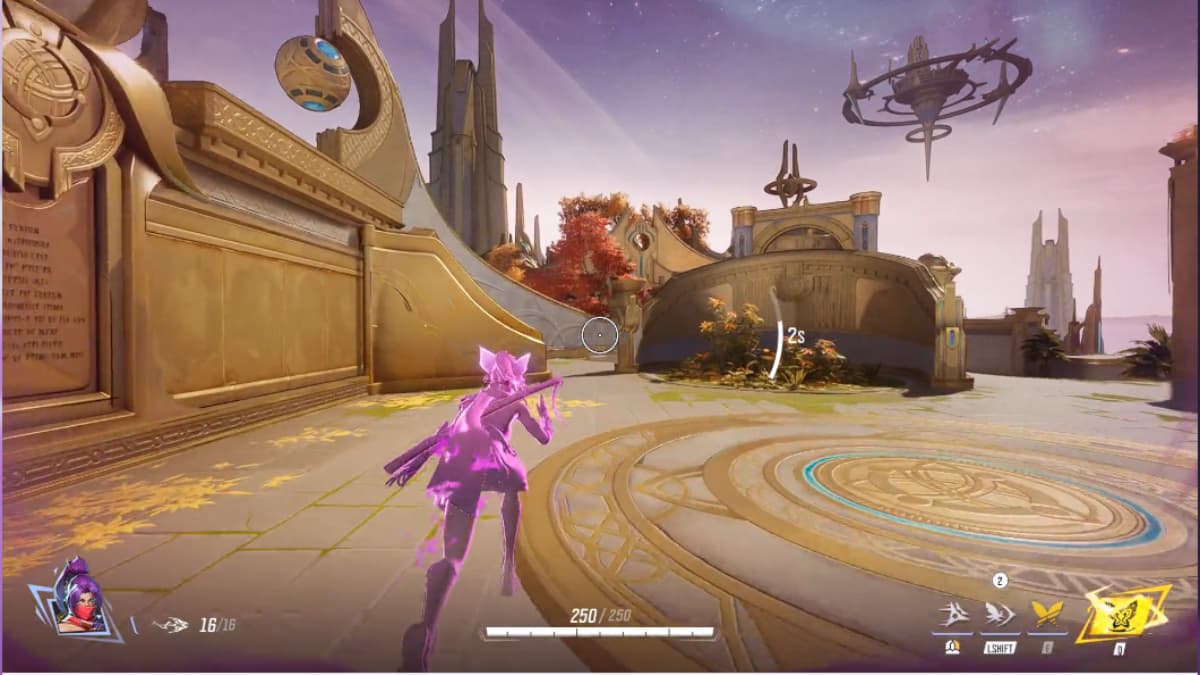The height and width of the screenshot is (675, 1200).
Task: Trigger the gold butterfly stealth ability
Action: click(x=1047, y=614)
